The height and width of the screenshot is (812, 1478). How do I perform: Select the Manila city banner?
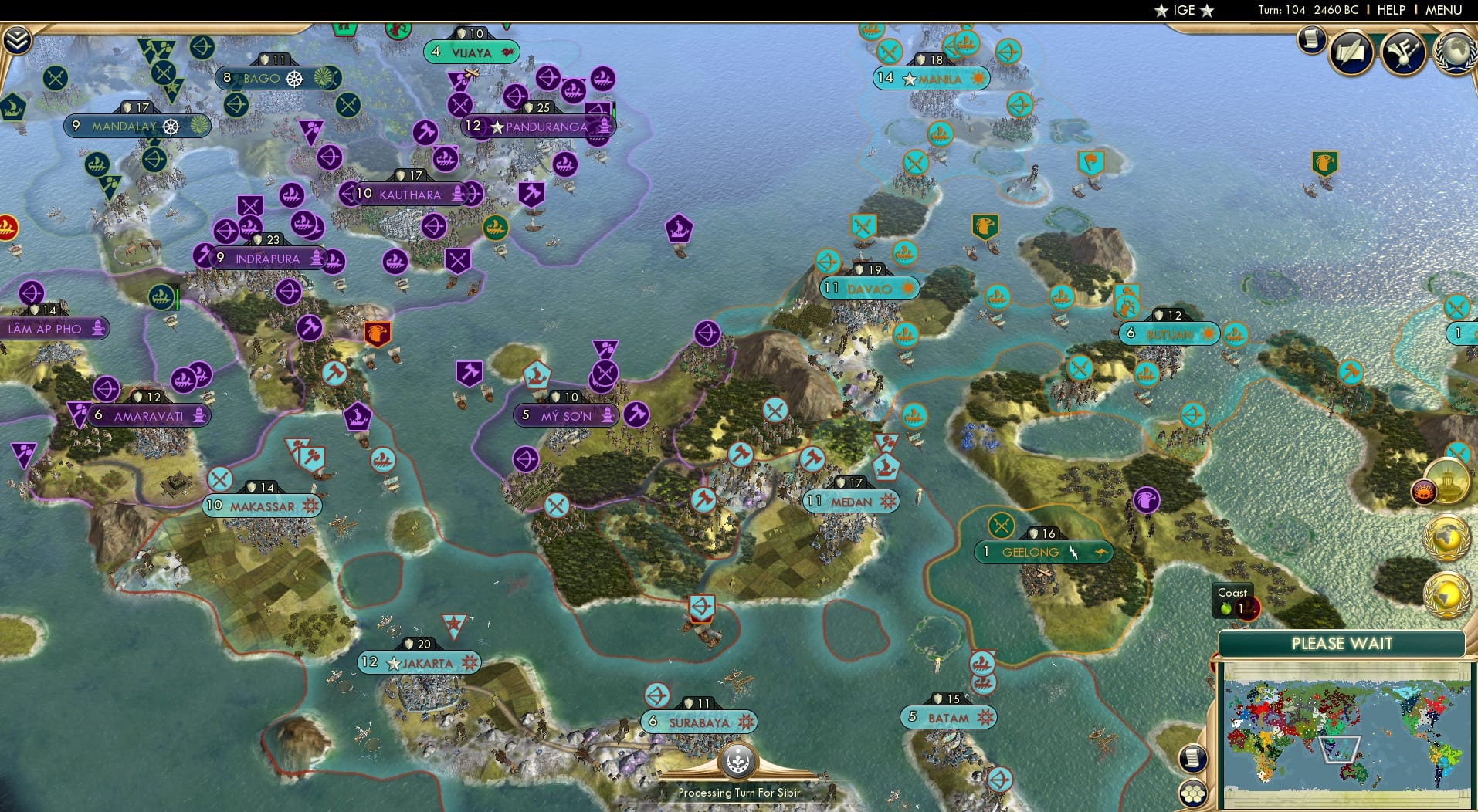(931, 79)
